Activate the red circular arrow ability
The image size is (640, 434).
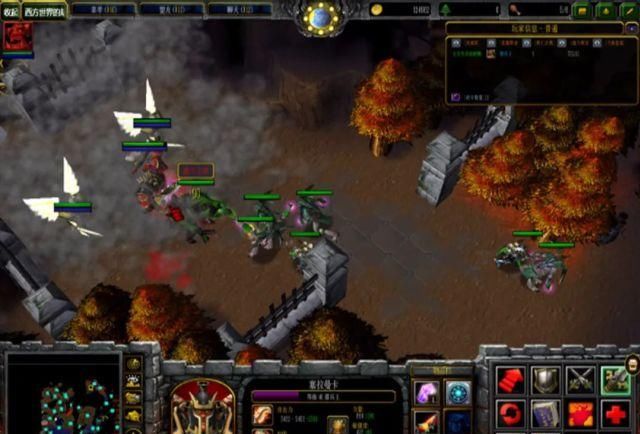511,415
